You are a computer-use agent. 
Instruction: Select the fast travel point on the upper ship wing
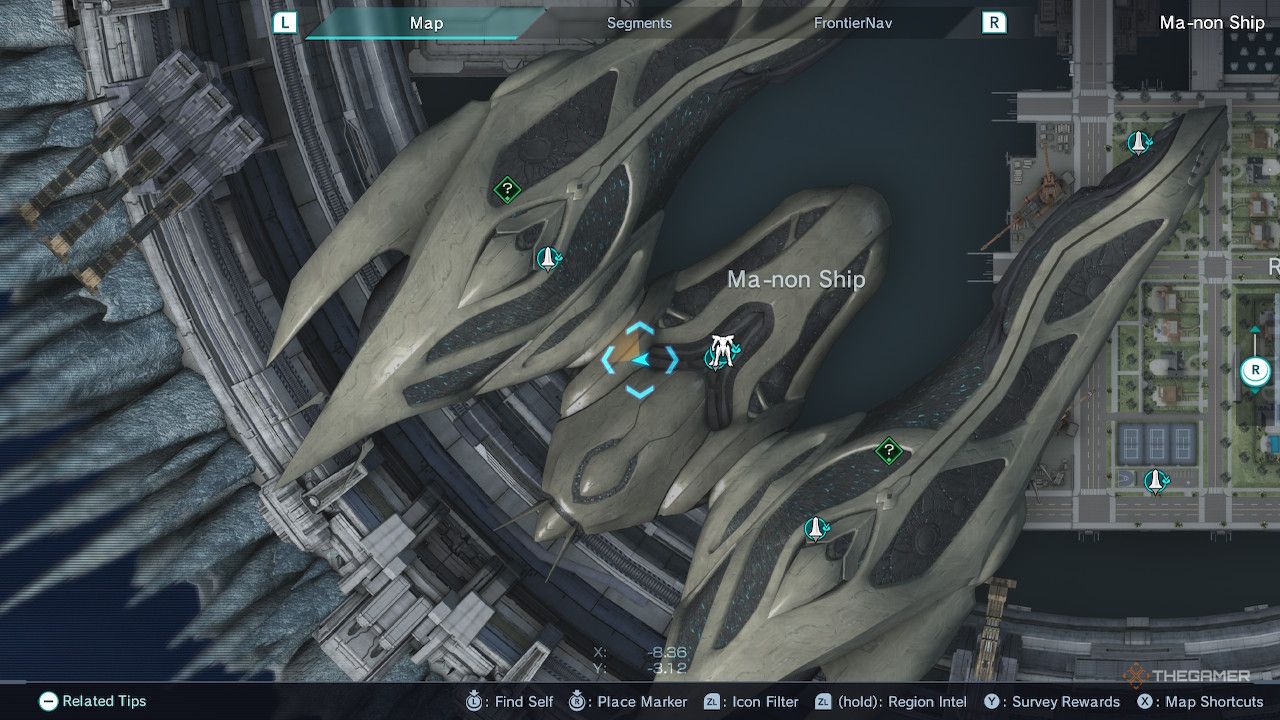click(x=546, y=258)
